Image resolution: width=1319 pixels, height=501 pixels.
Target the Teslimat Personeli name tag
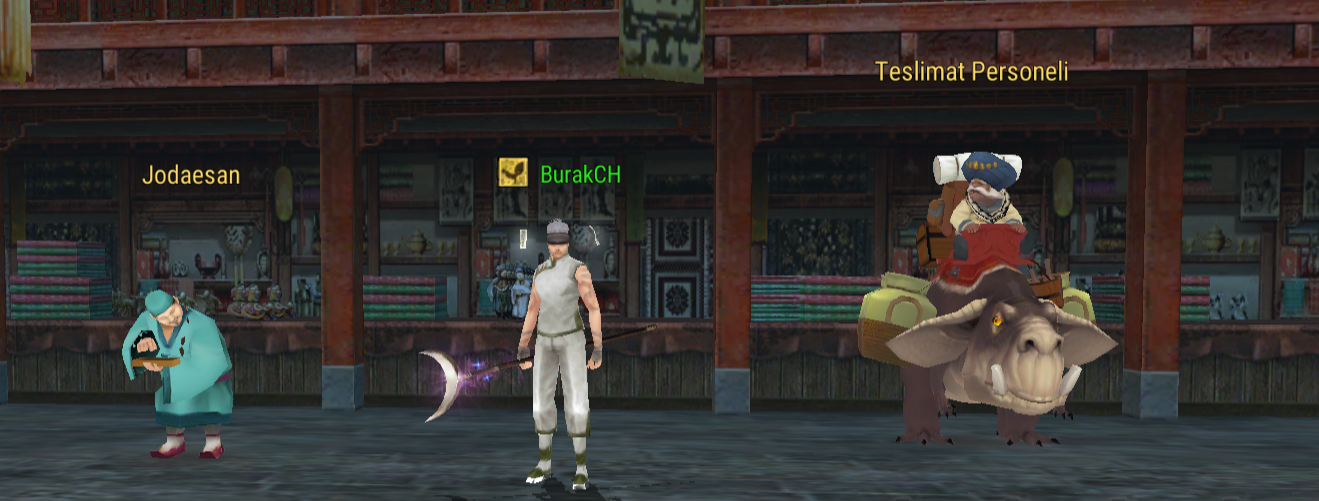971,72
